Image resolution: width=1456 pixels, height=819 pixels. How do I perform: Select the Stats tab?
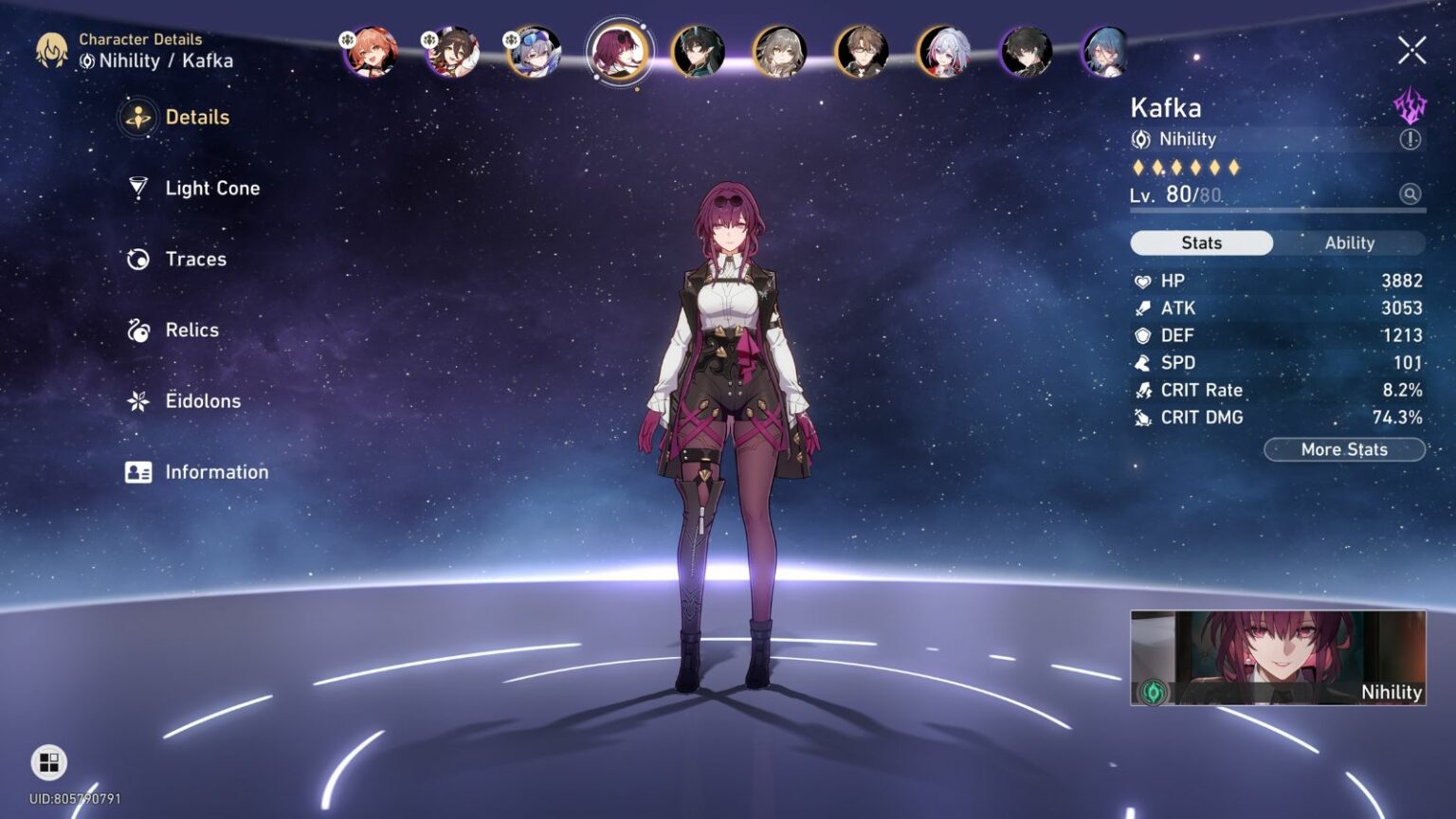1201,243
